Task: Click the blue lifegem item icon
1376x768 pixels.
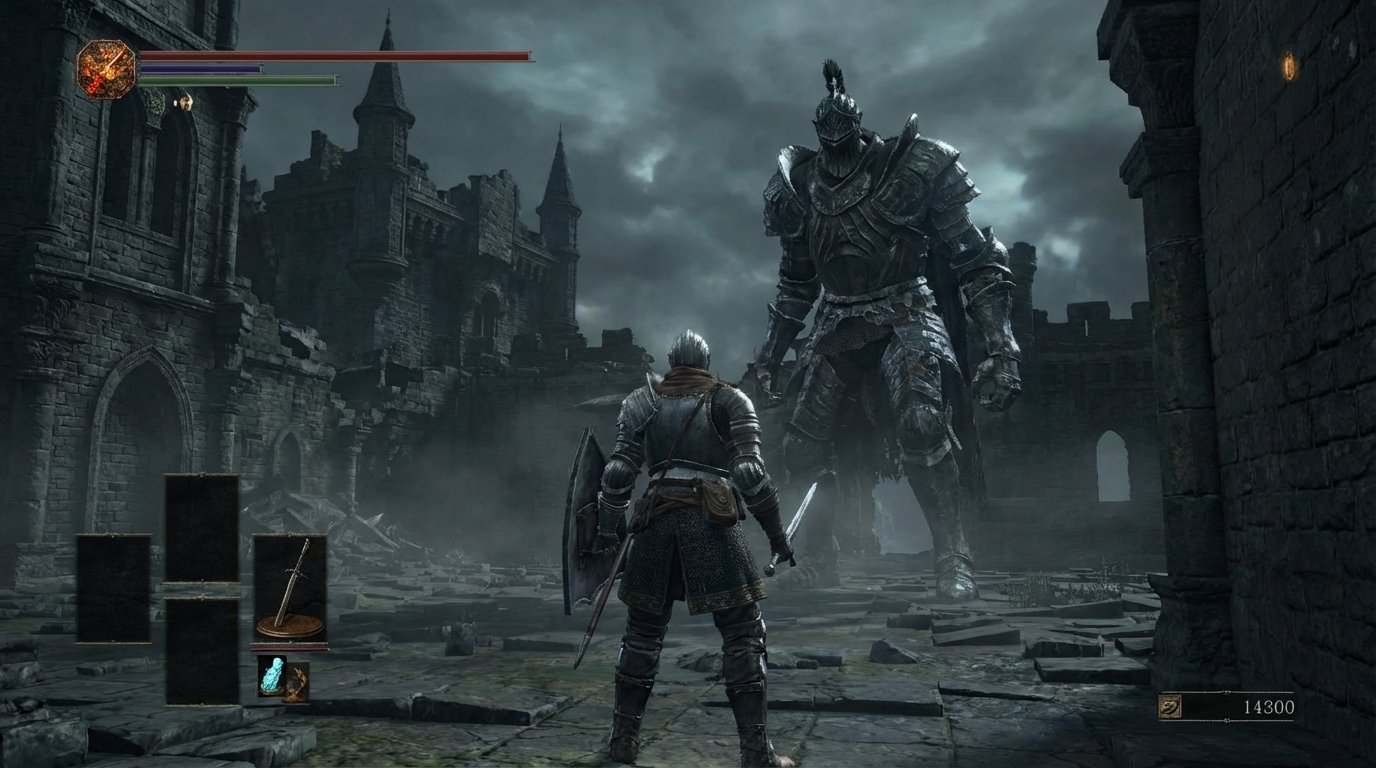Action: pos(274,676)
